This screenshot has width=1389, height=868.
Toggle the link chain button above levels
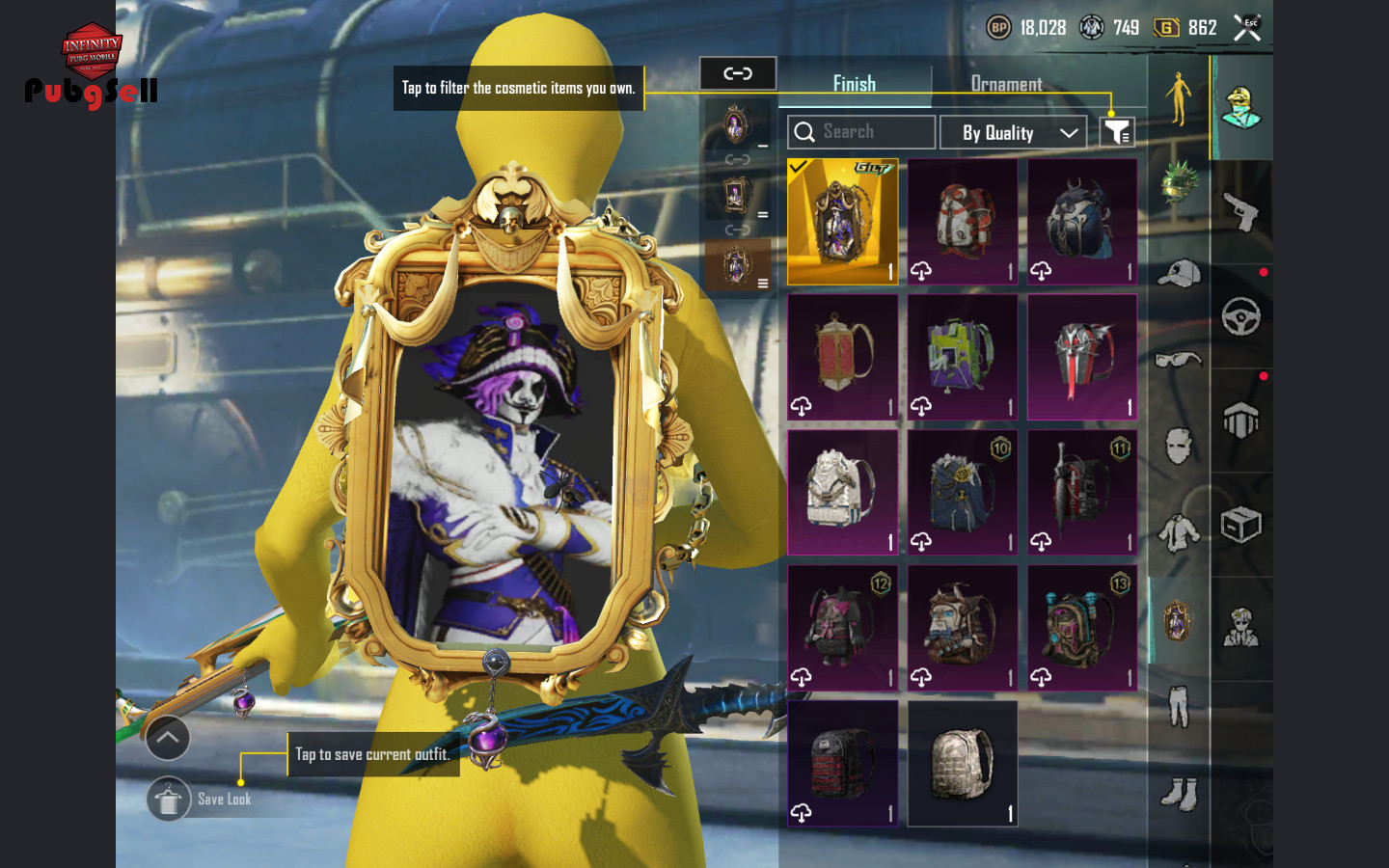pyautogui.click(x=738, y=73)
